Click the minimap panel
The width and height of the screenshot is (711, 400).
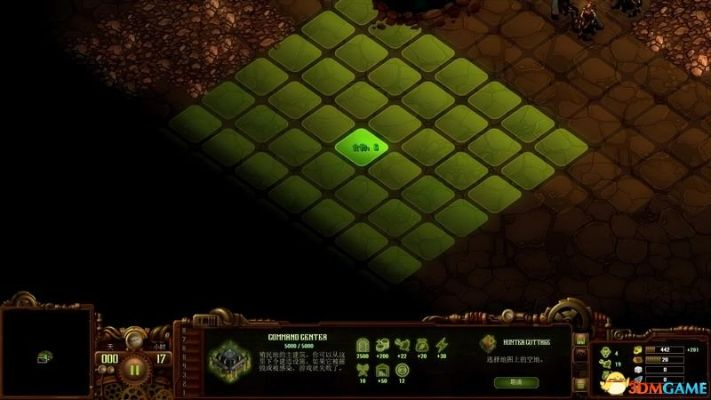(45, 355)
